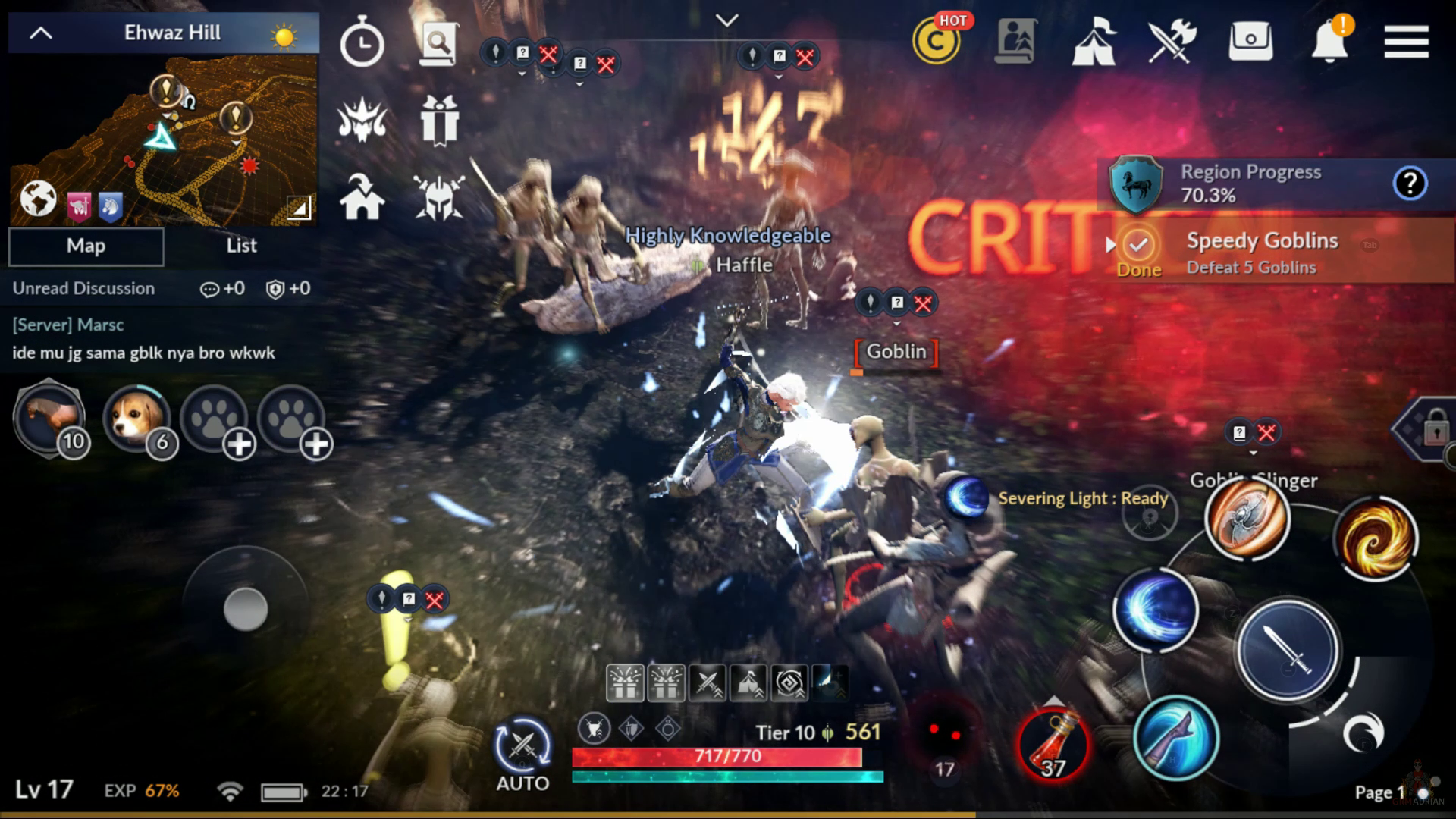The image size is (1456, 819).
Task: Open the hamburger main menu
Action: [x=1406, y=42]
